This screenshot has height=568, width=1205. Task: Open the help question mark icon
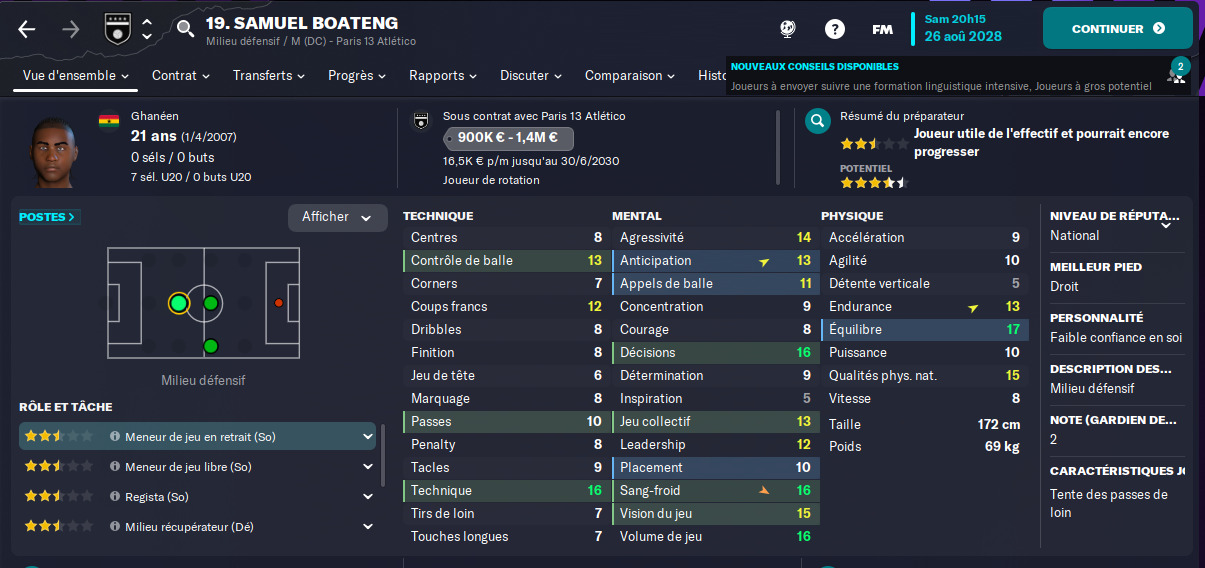coord(834,29)
